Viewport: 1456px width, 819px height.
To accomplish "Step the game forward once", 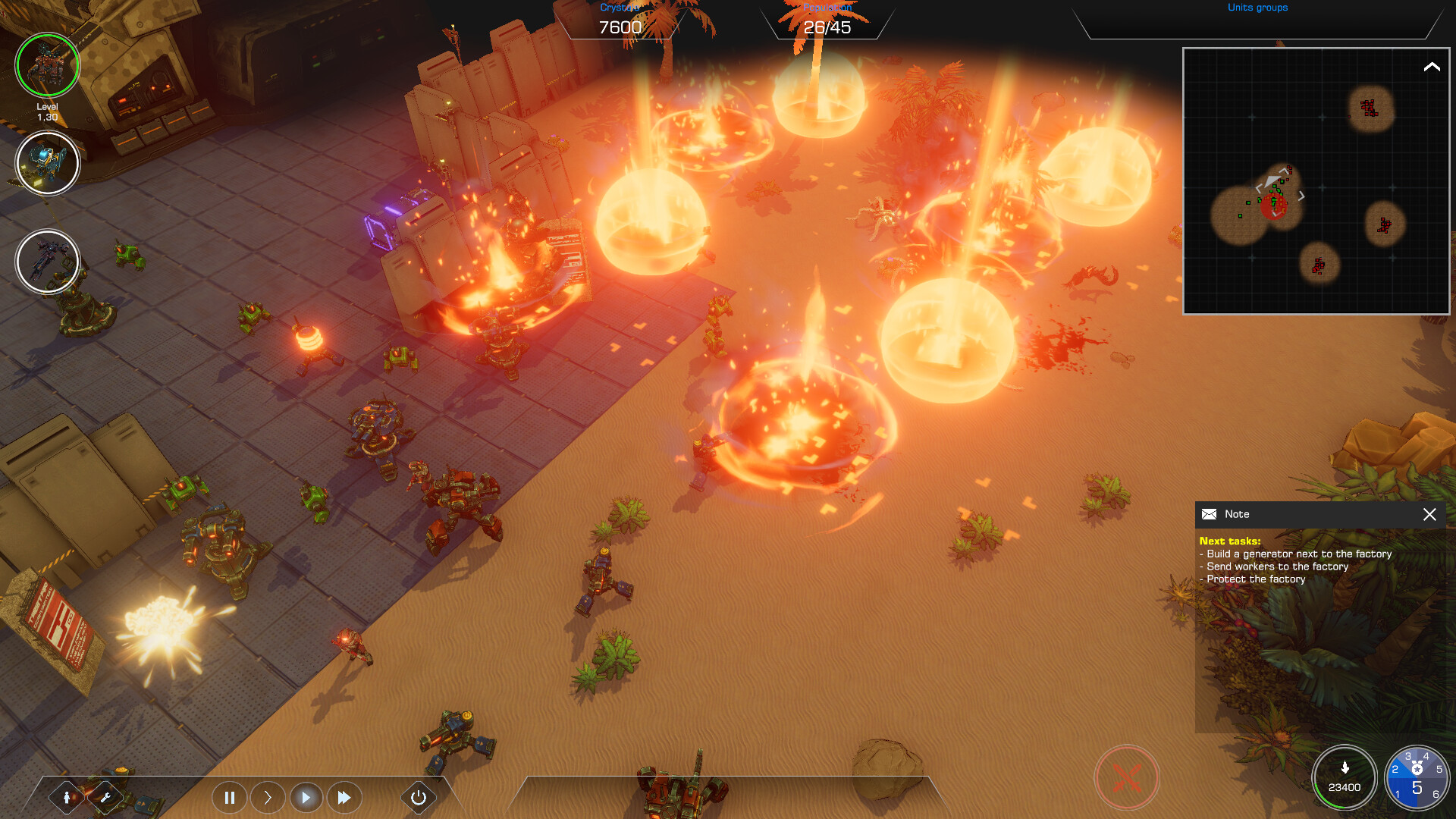I will tap(268, 798).
